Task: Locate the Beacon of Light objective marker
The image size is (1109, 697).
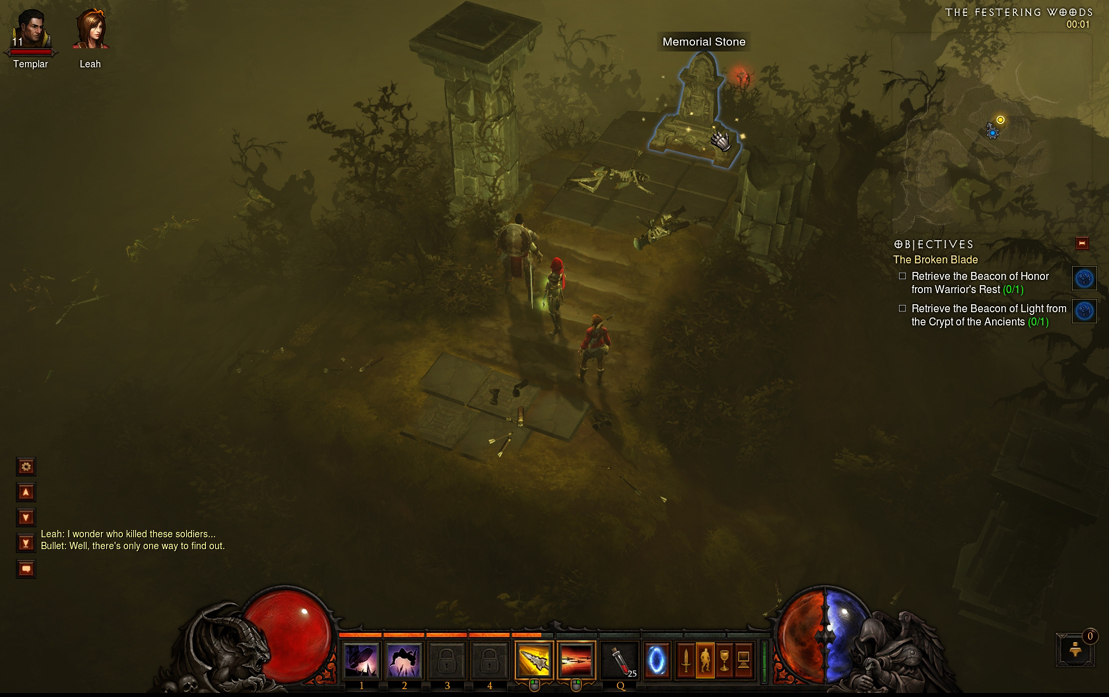Action: click(1084, 311)
